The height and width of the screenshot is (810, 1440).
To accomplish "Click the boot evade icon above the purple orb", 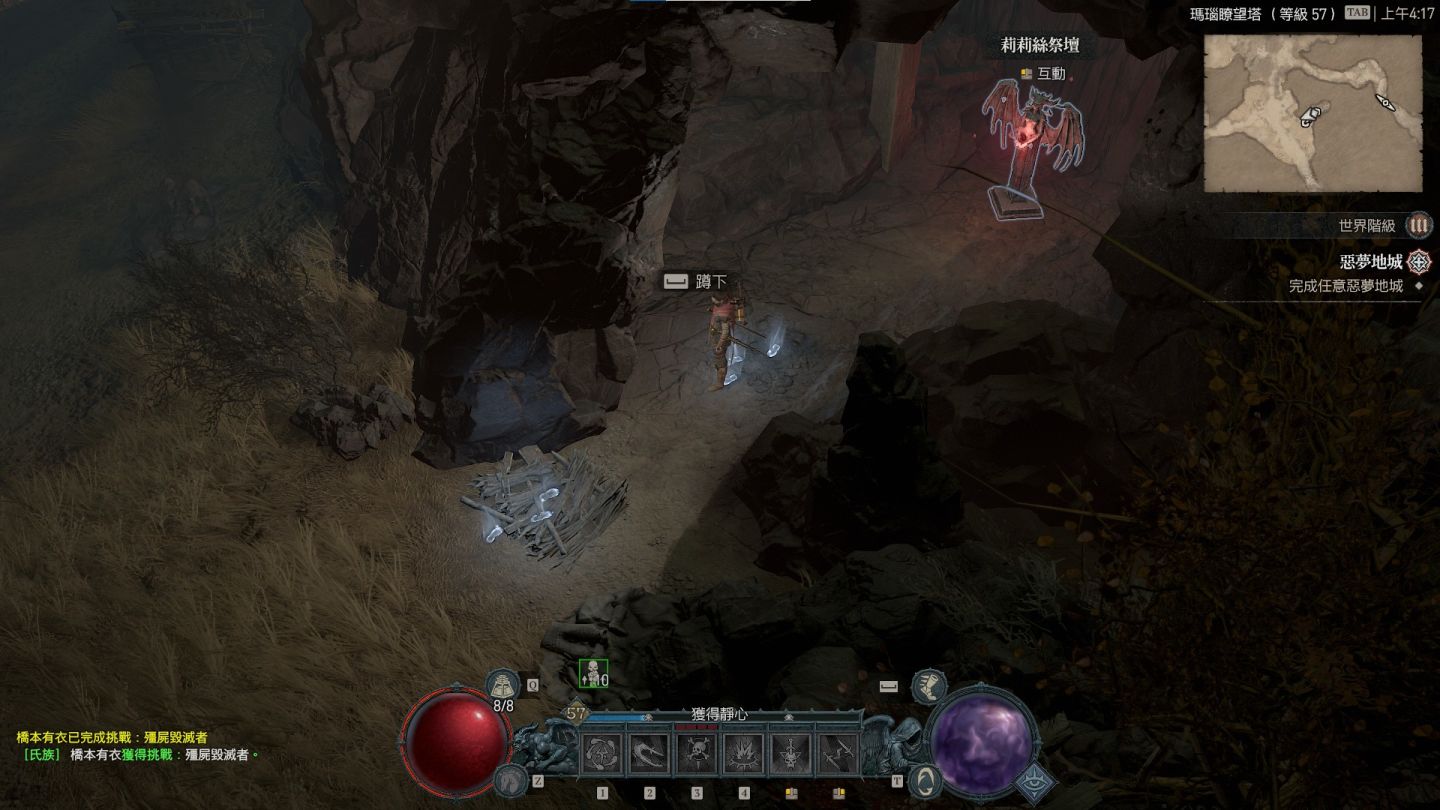I will point(929,685).
